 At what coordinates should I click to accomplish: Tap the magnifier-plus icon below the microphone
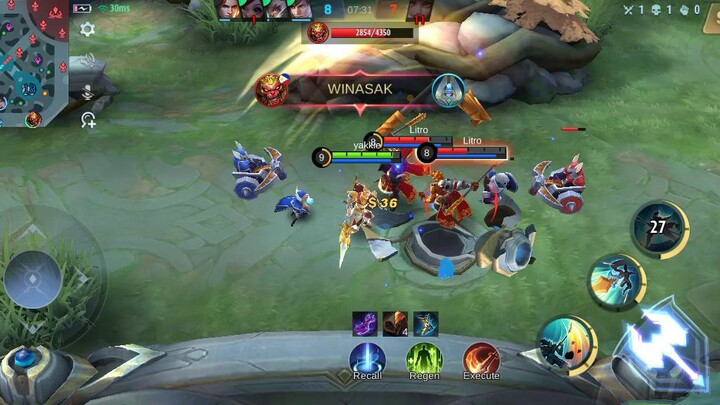pyautogui.click(x=88, y=120)
